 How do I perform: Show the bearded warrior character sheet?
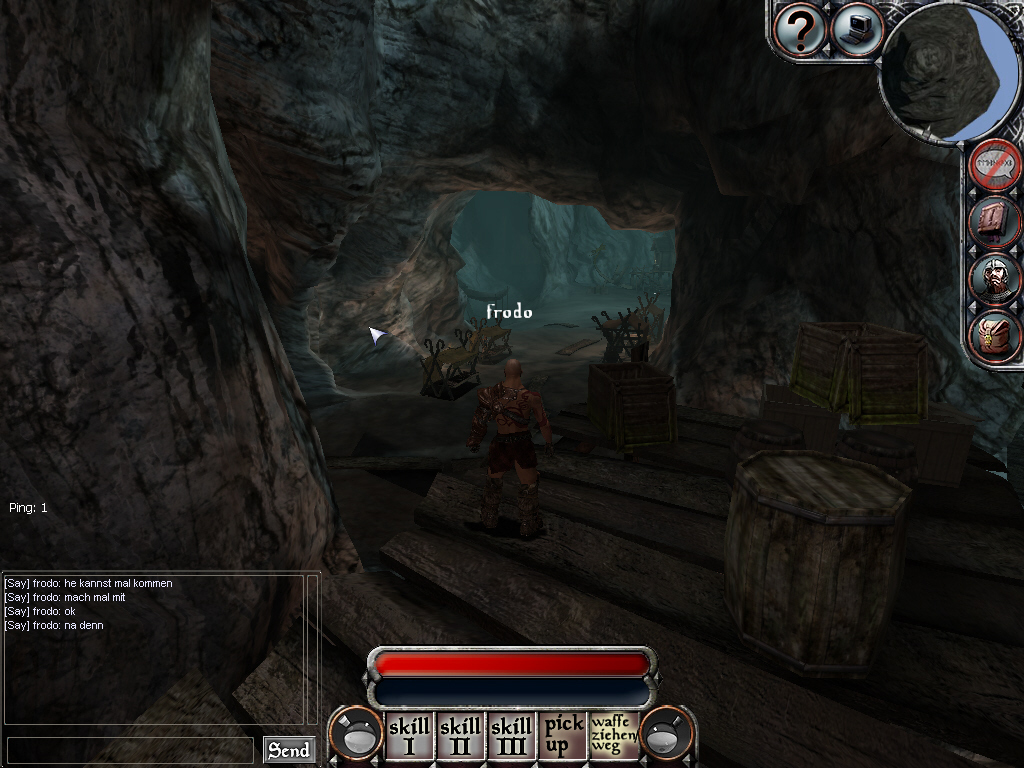[995, 279]
